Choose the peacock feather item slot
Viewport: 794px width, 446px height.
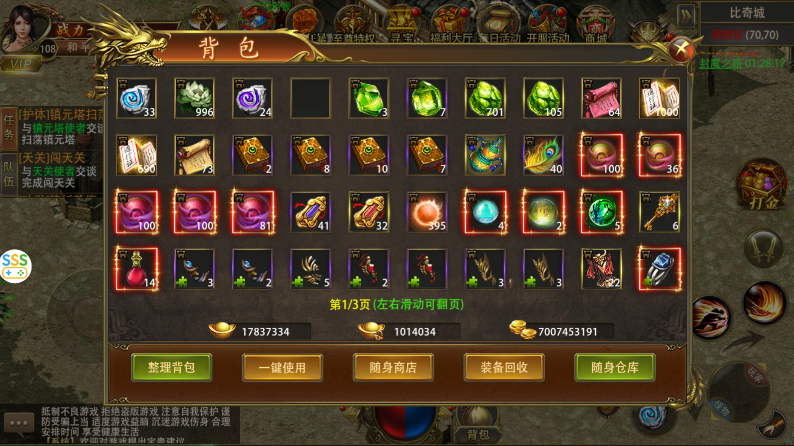coord(543,155)
